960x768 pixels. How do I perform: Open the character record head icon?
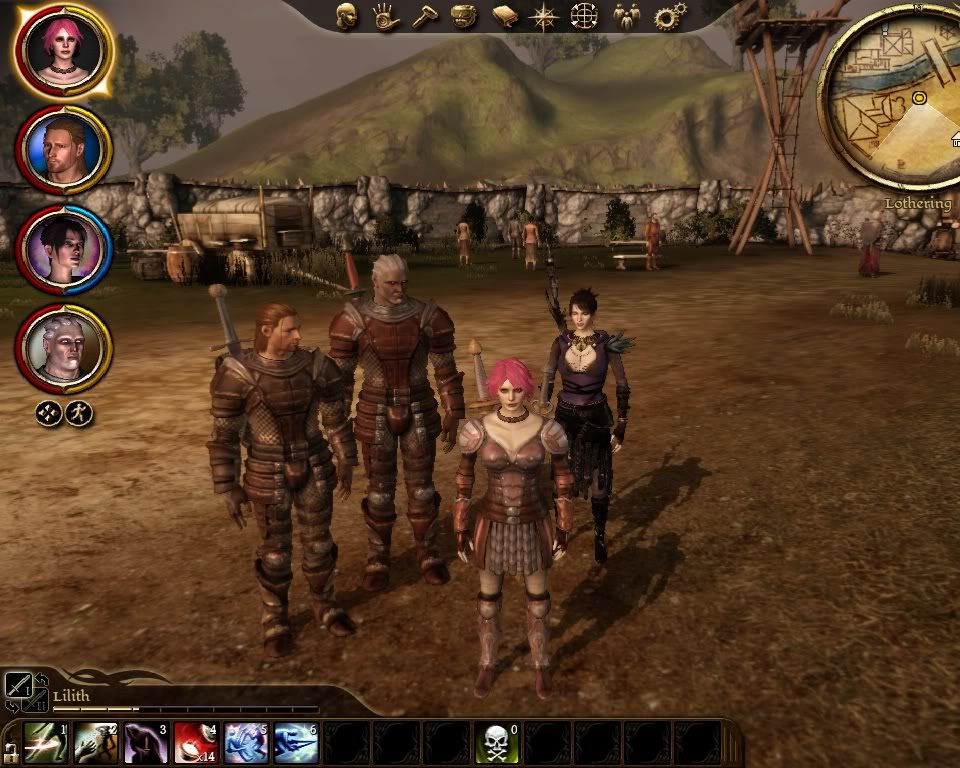(347, 16)
